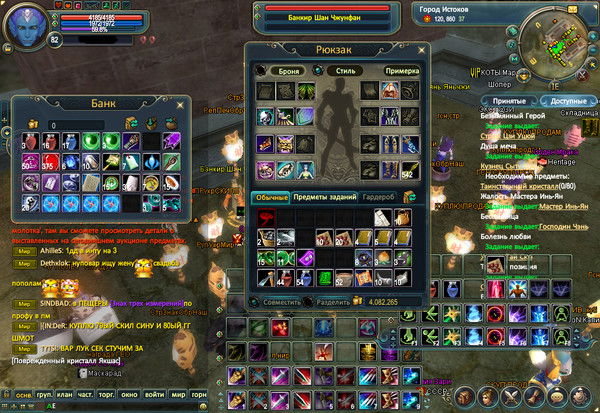Select the Обычные inventory tab
Image resolution: width=600 pixels, height=413 pixels.
(x=270, y=197)
